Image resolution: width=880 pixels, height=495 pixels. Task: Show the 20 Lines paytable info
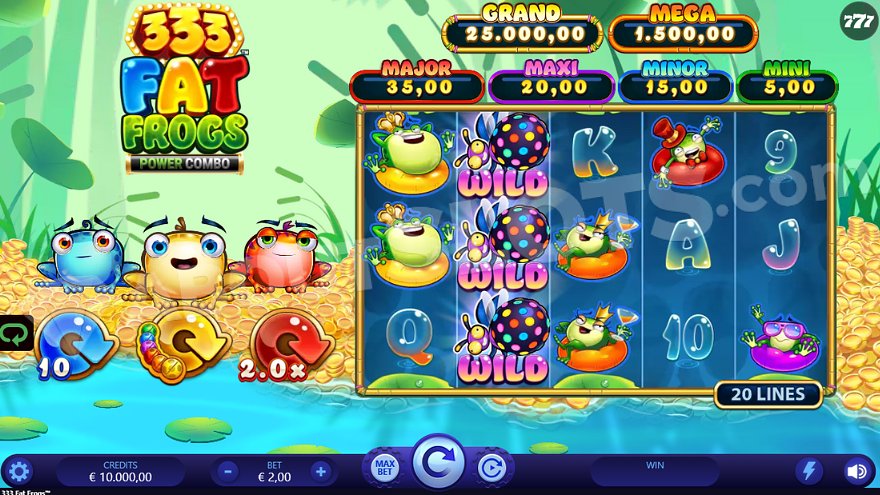tap(767, 394)
